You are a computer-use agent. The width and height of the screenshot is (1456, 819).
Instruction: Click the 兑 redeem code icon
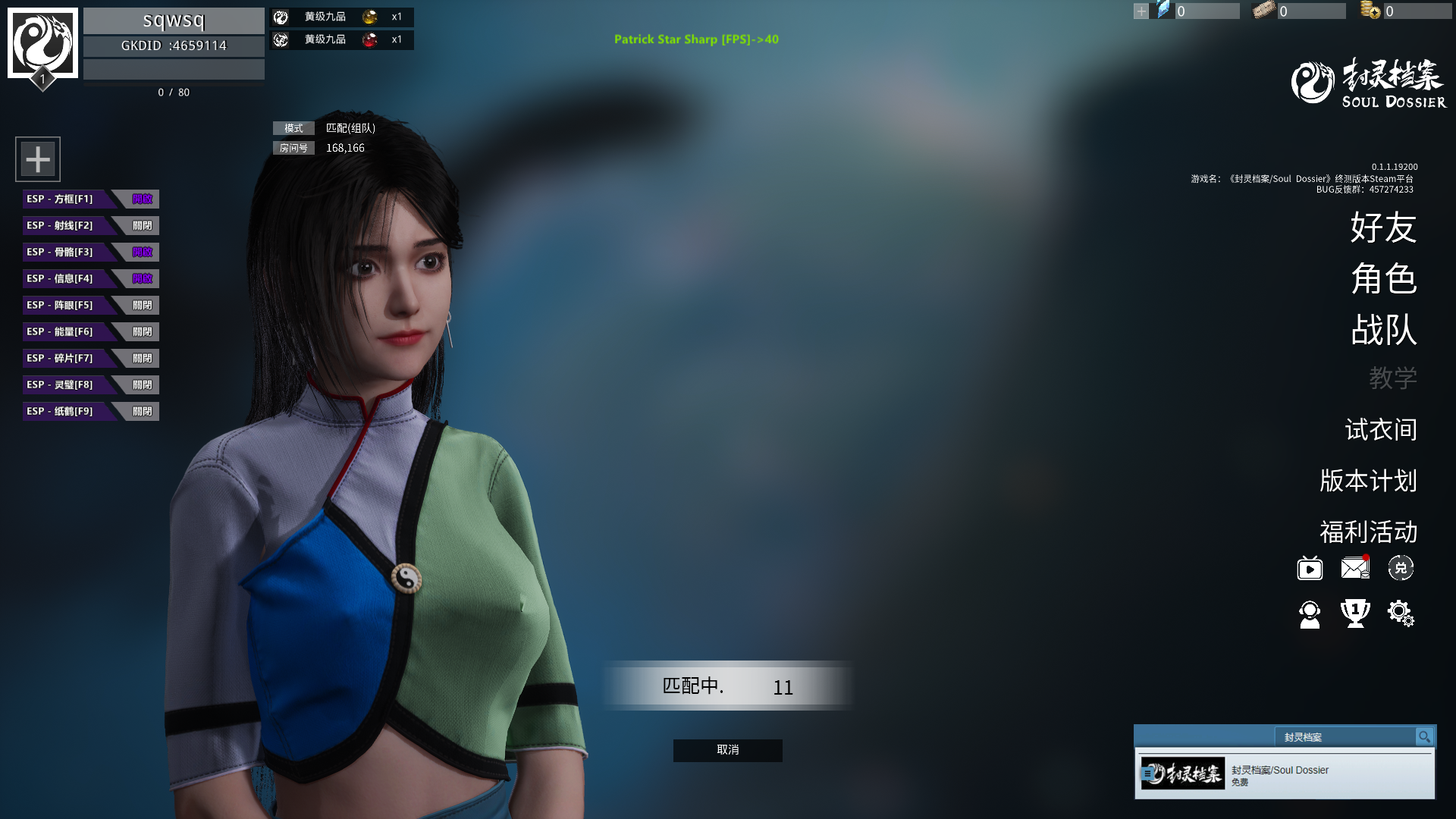point(1401,568)
